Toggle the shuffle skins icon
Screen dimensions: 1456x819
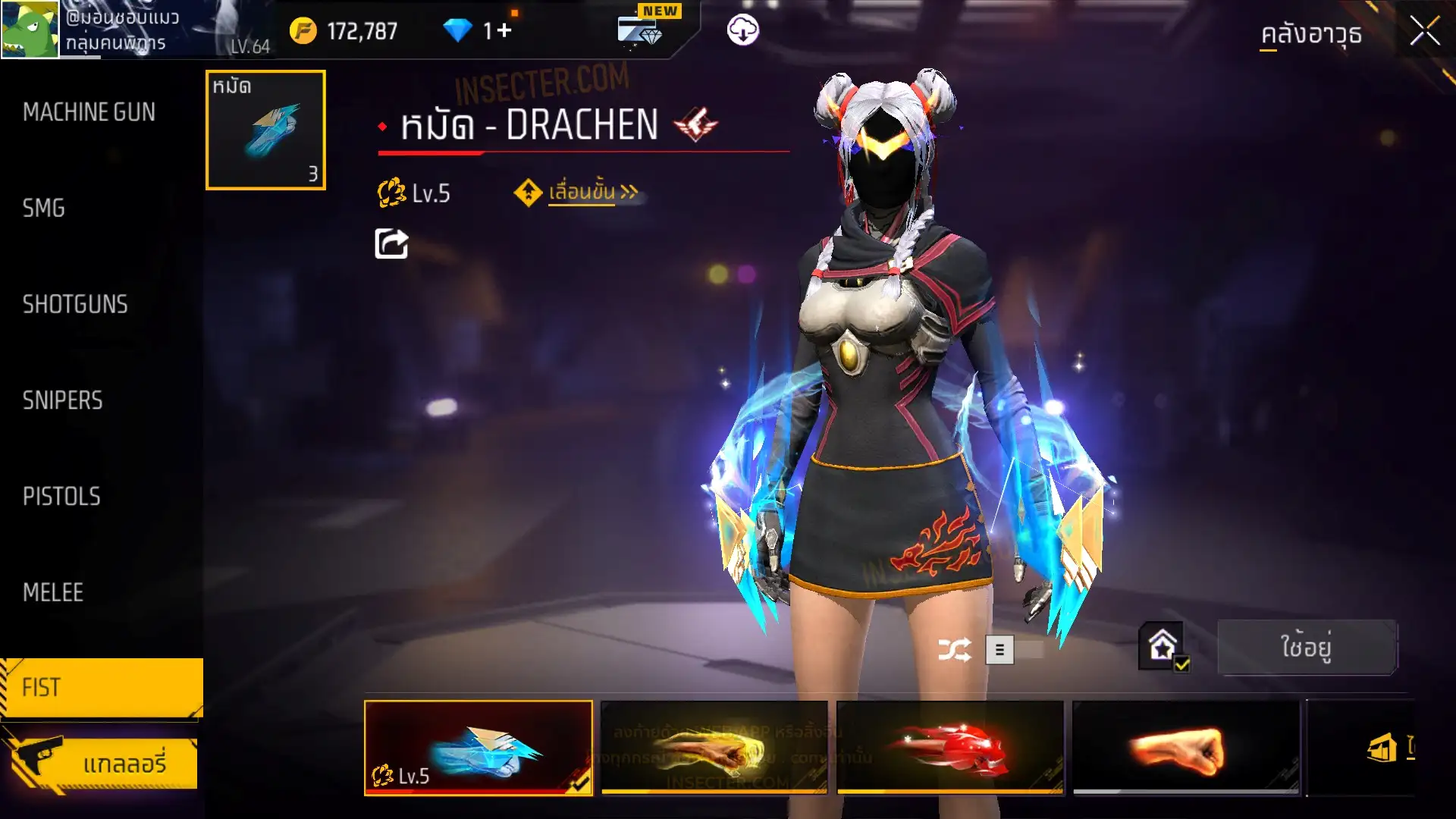tap(954, 650)
